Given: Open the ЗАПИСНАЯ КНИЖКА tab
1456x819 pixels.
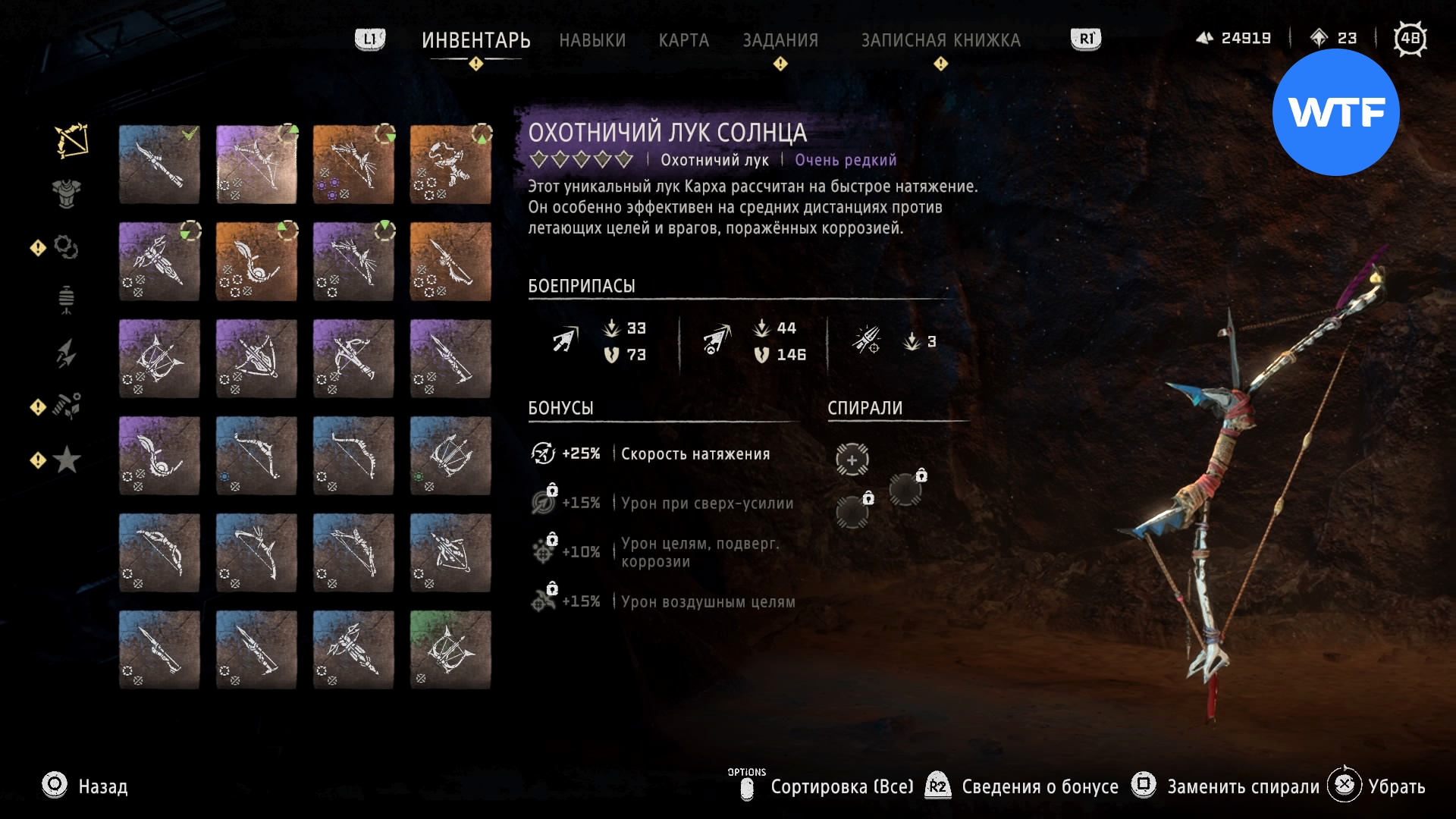Looking at the screenshot, I should tap(940, 40).
